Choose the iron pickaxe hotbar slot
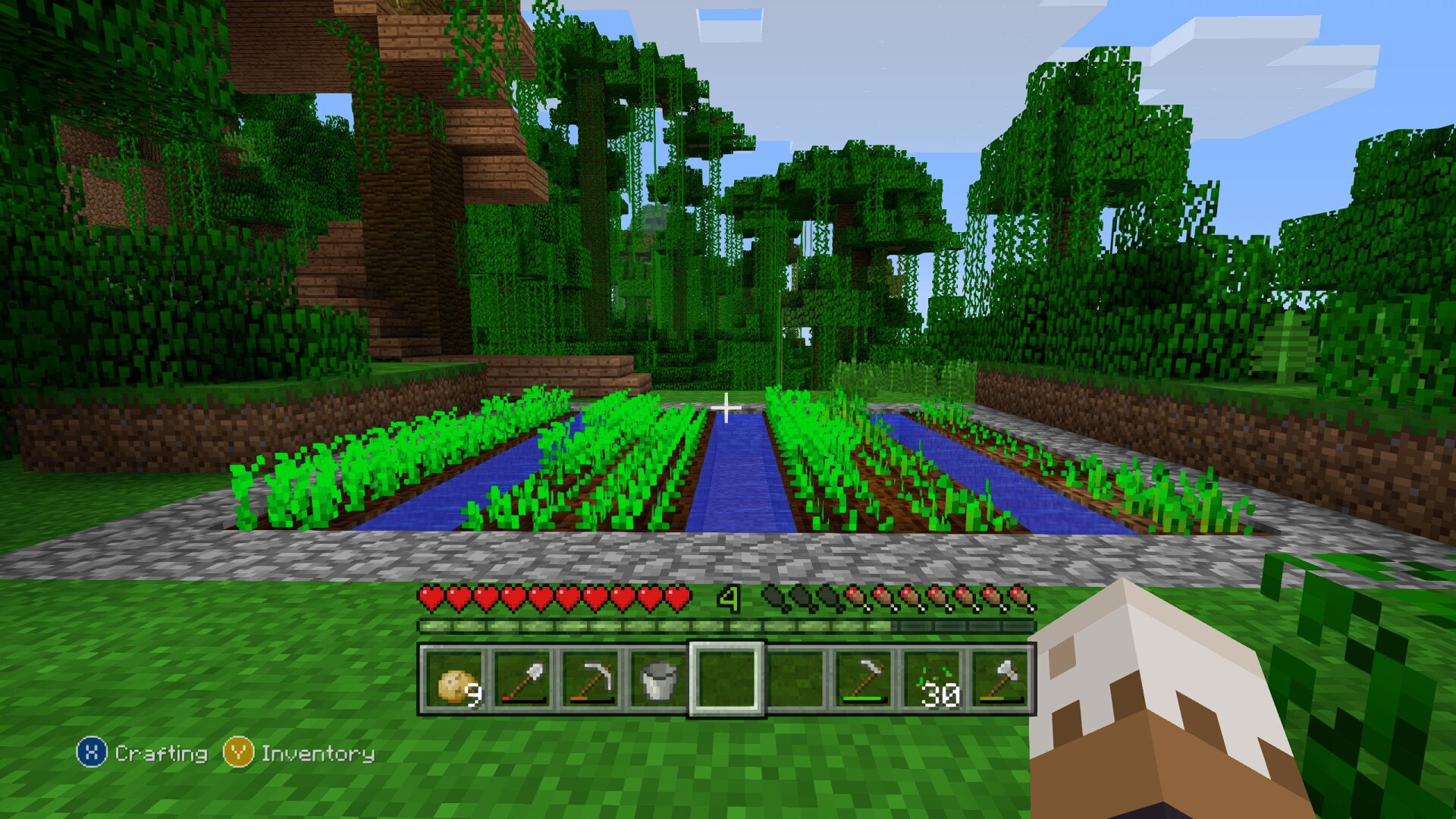 591,680
